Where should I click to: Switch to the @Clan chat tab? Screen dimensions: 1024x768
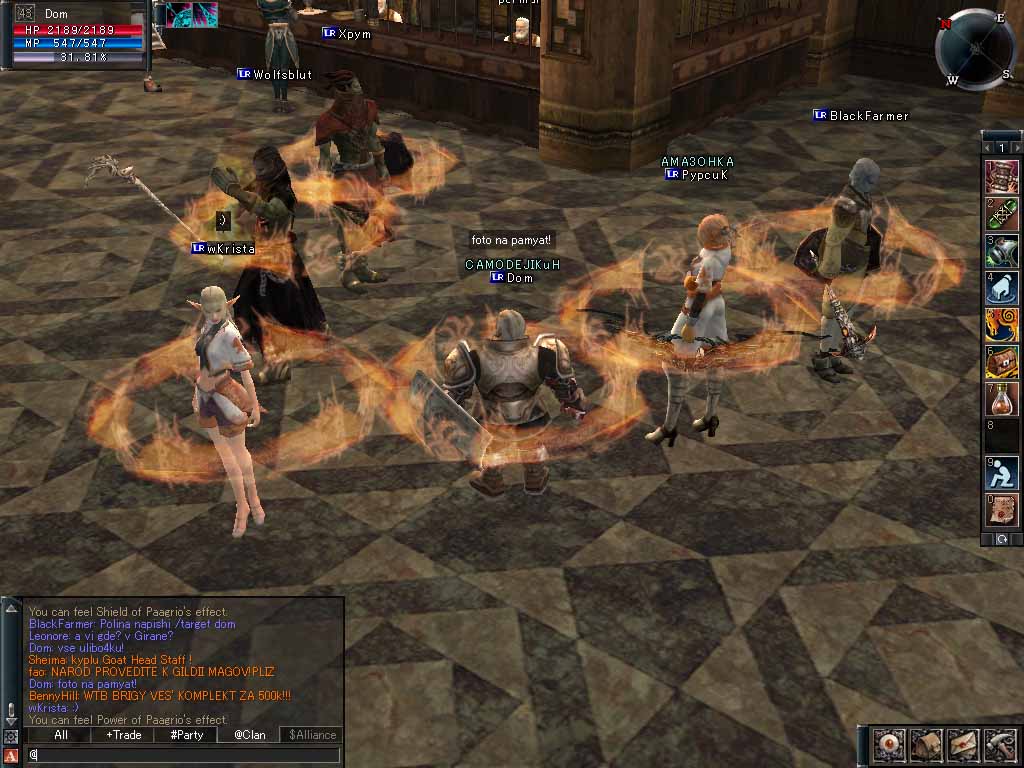(249, 735)
